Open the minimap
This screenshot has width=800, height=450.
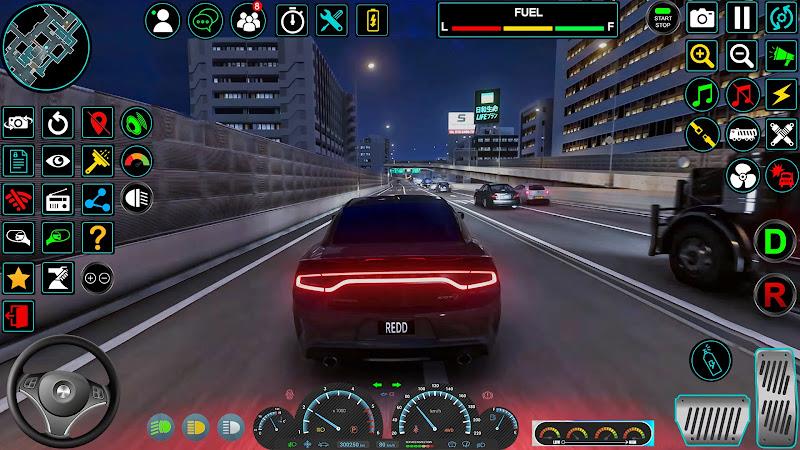(x=45, y=45)
